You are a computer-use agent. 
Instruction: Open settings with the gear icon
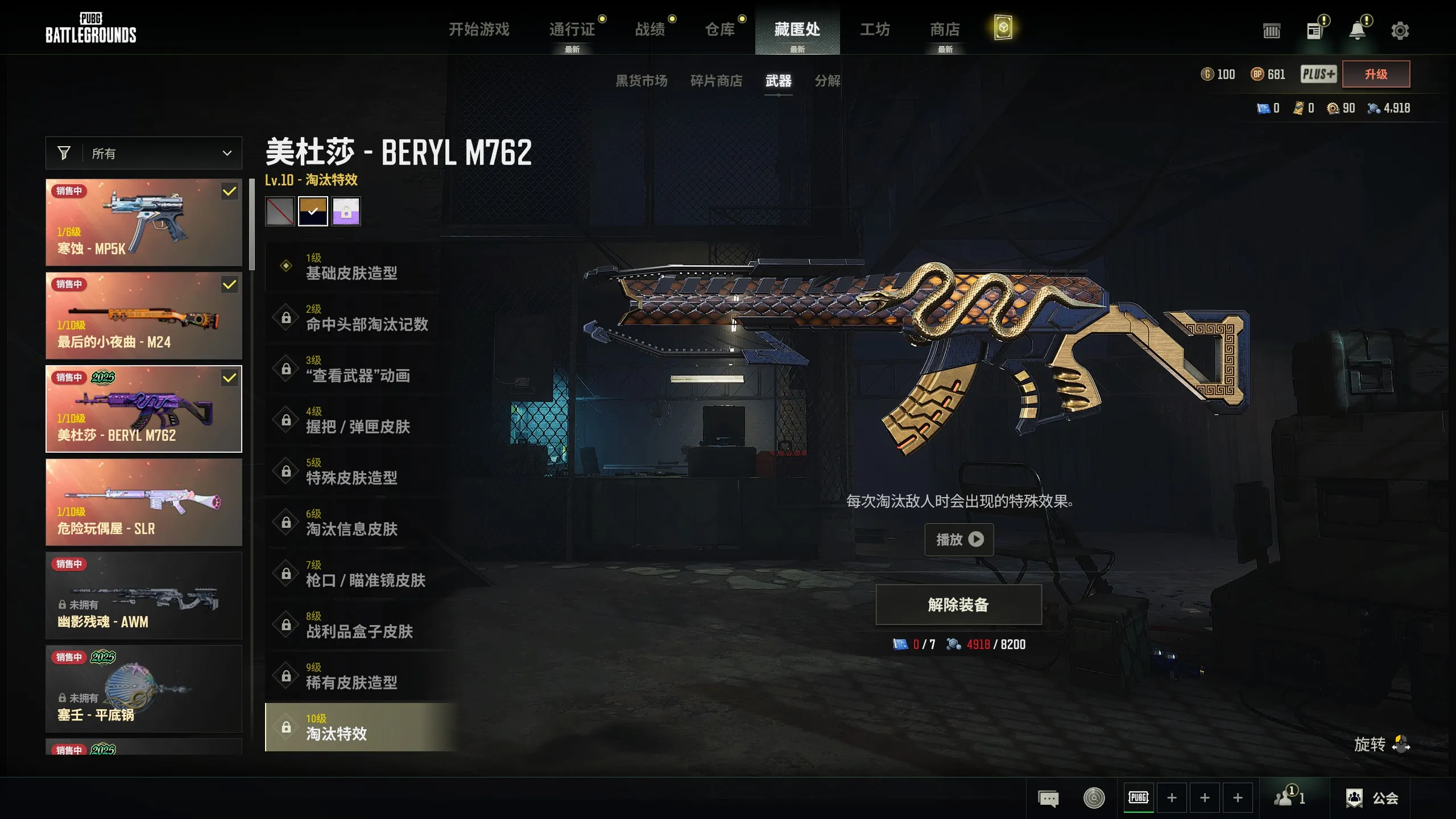[1400, 31]
